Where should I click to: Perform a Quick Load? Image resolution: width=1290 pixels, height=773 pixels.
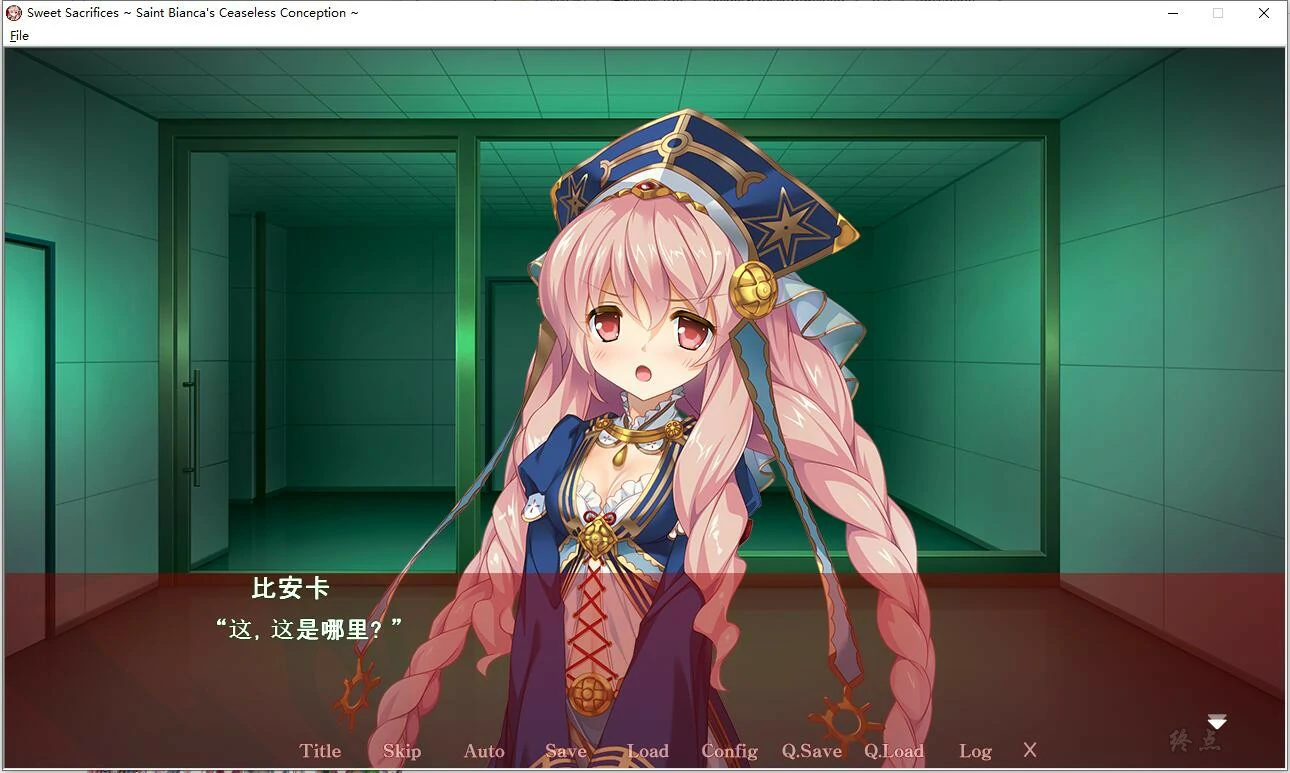coord(893,750)
